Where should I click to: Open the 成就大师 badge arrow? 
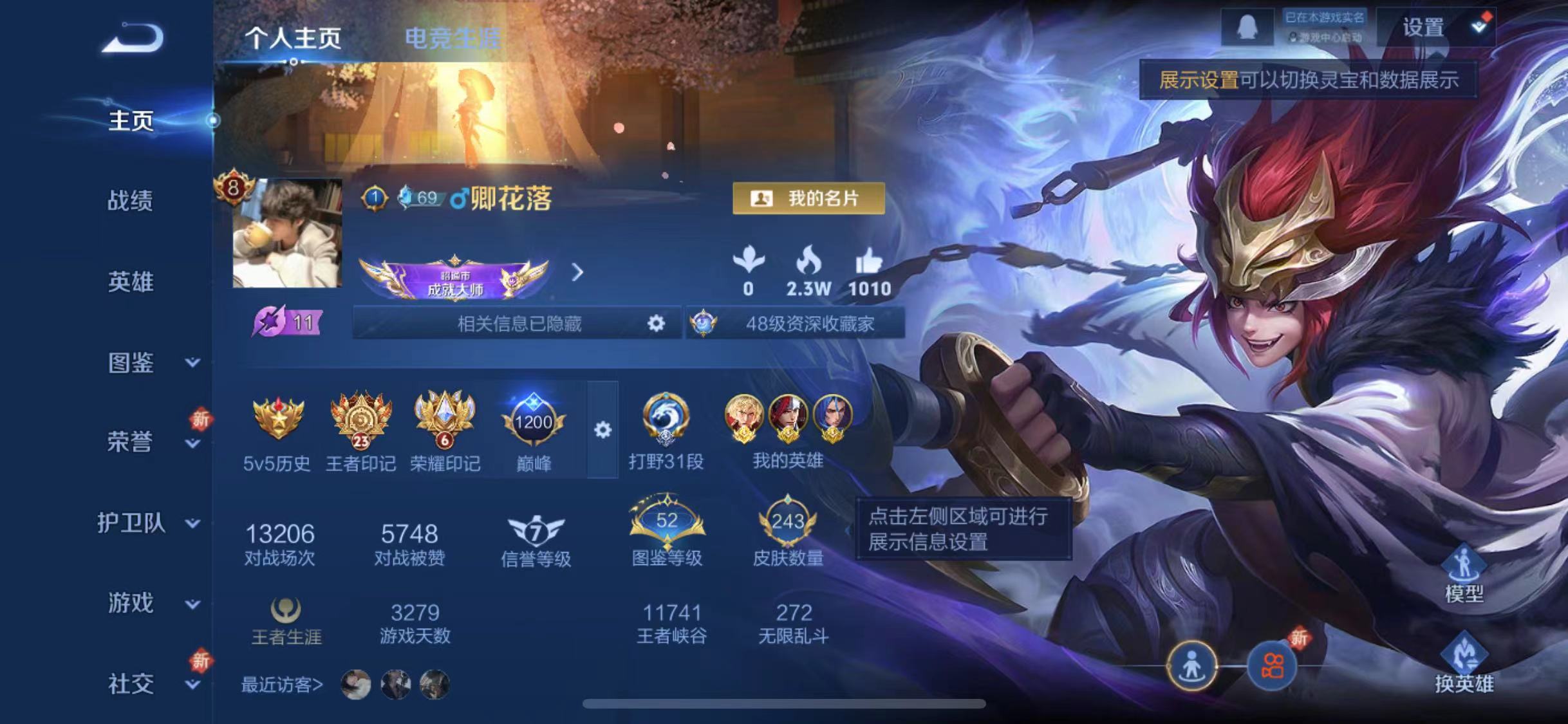coord(577,274)
